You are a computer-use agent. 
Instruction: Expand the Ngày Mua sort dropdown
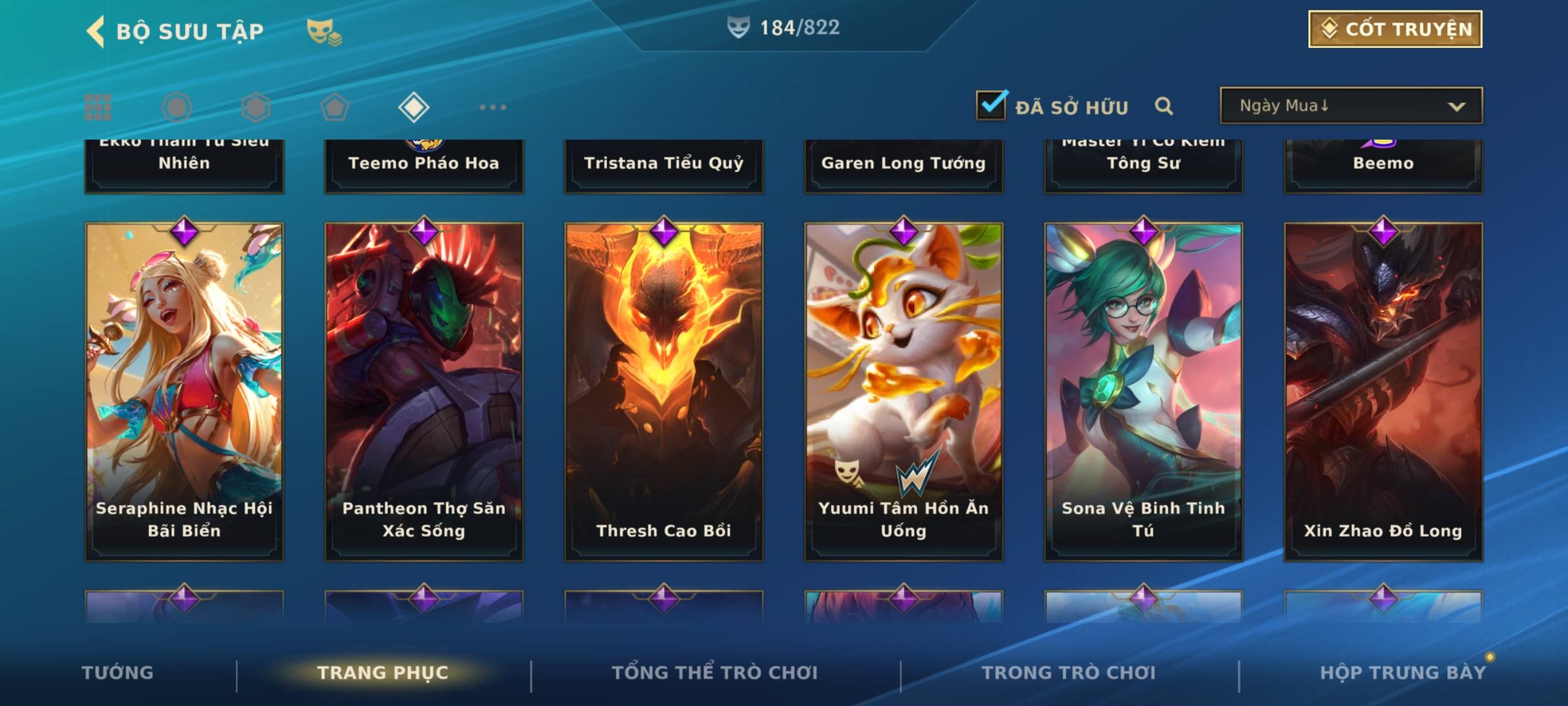1351,106
